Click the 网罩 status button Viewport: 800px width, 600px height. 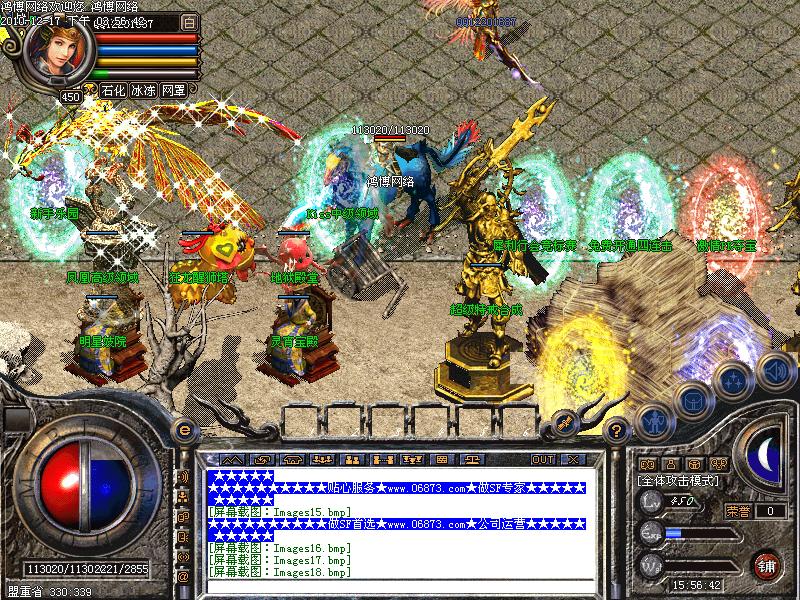click(x=173, y=90)
